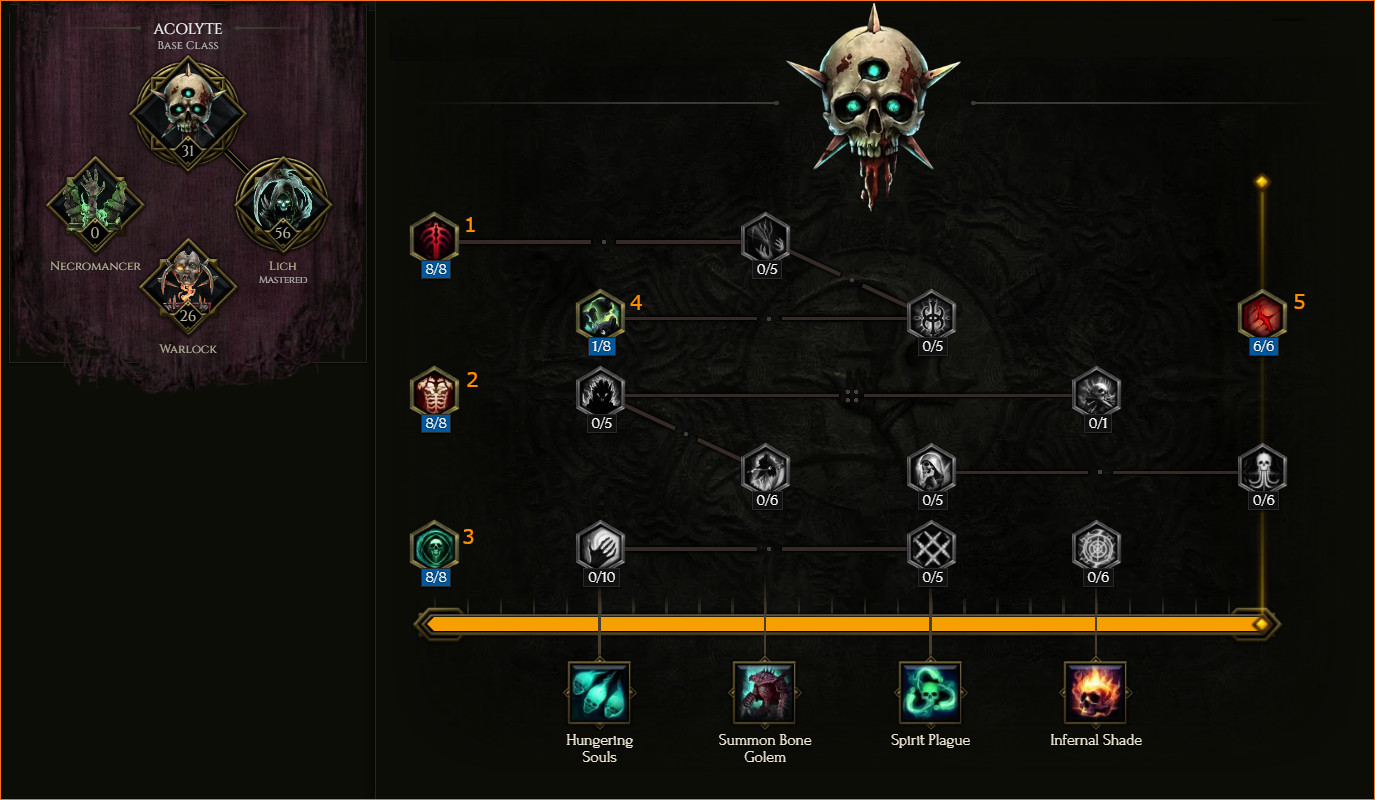Click the Hungering Souls skill icon
This screenshot has width=1375, height=800.
click(x=599, y=692)
